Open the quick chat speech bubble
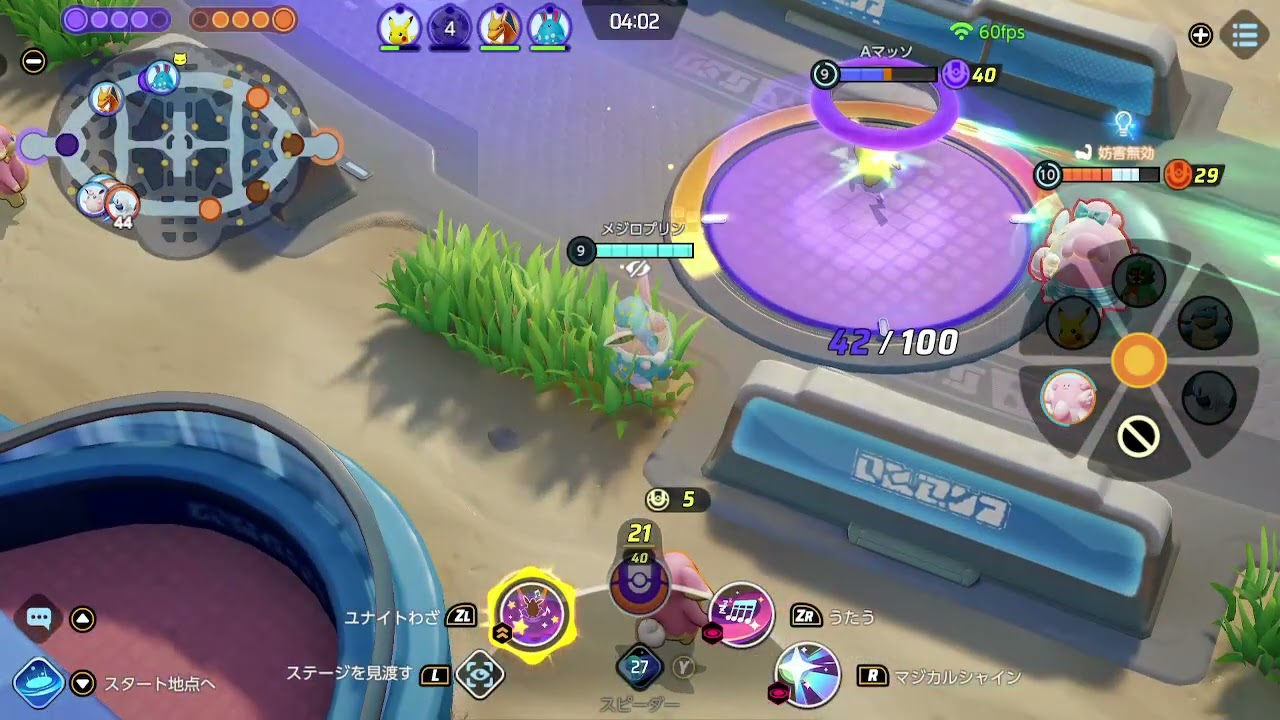 point(39,618)
